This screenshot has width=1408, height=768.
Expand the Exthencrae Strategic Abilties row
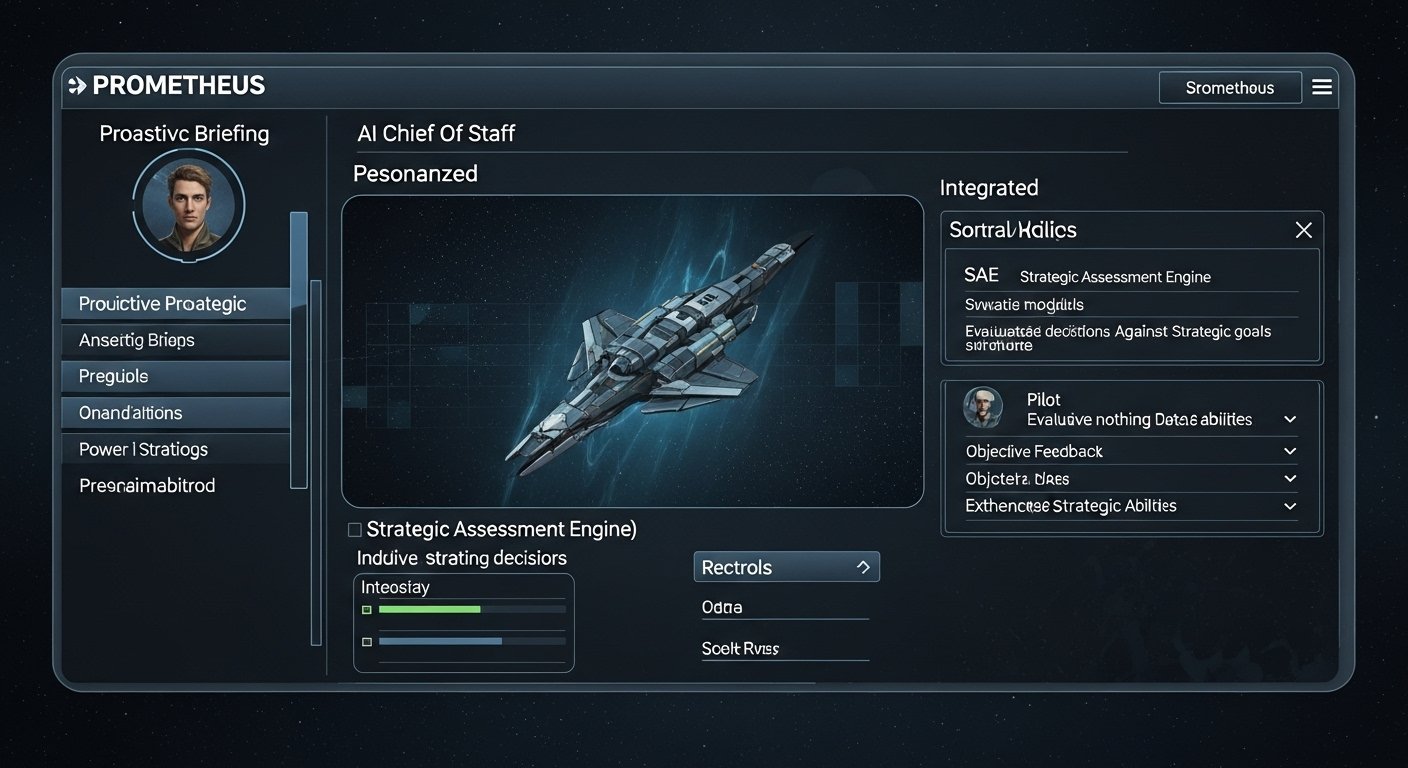pos(1290,507)
